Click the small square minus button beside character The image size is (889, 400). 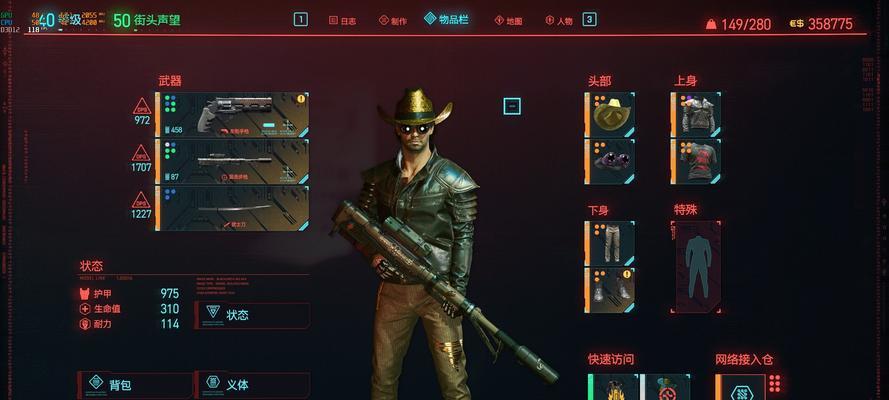[x=512, y=105]
